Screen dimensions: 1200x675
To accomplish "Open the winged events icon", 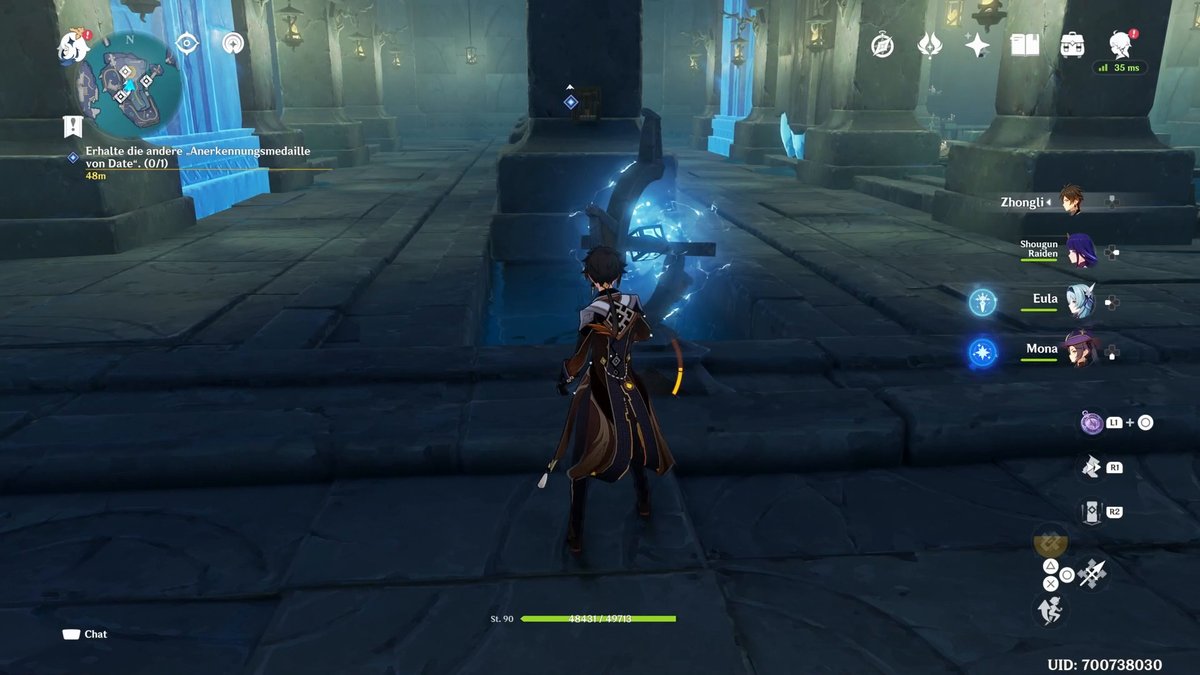I will point(930,45).
